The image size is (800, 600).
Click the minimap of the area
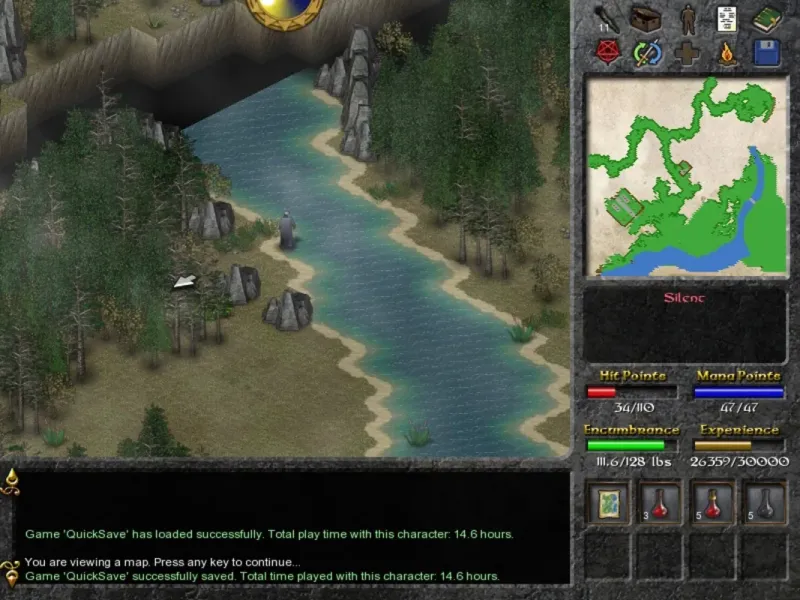click(x=686, y=176)
